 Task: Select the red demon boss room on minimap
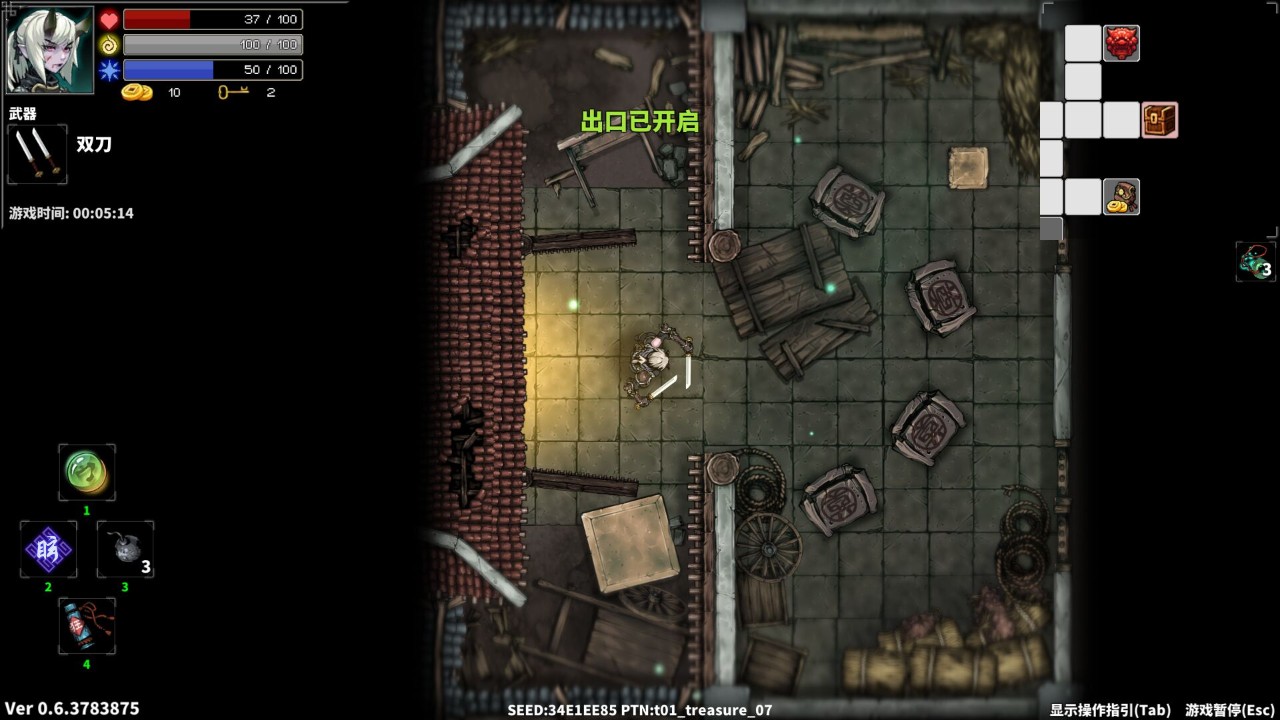(1121, 43)
